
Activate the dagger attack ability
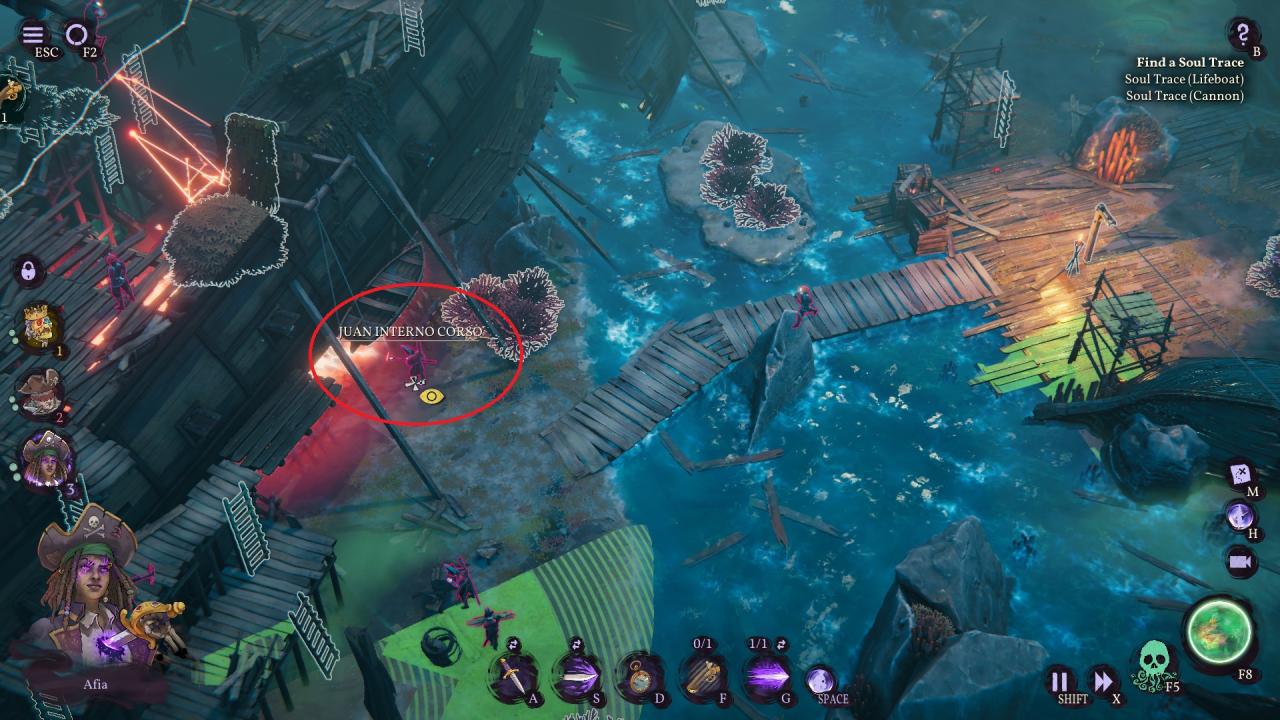click(512, 677)
